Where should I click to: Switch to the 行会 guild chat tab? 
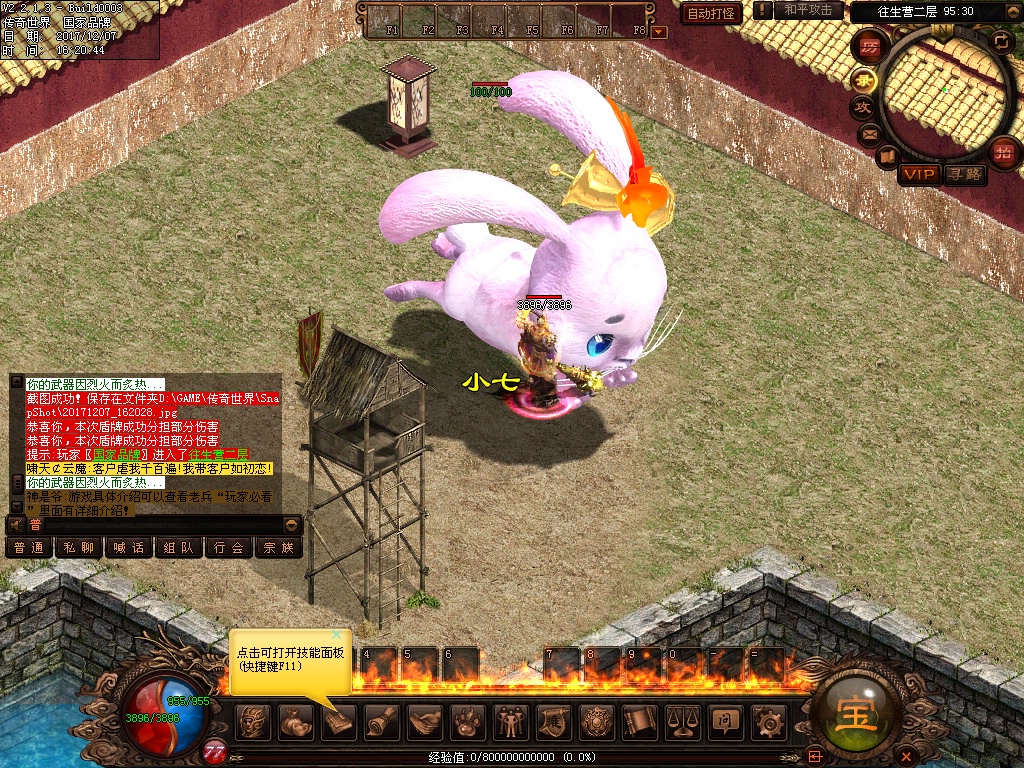tap(228, 547)
